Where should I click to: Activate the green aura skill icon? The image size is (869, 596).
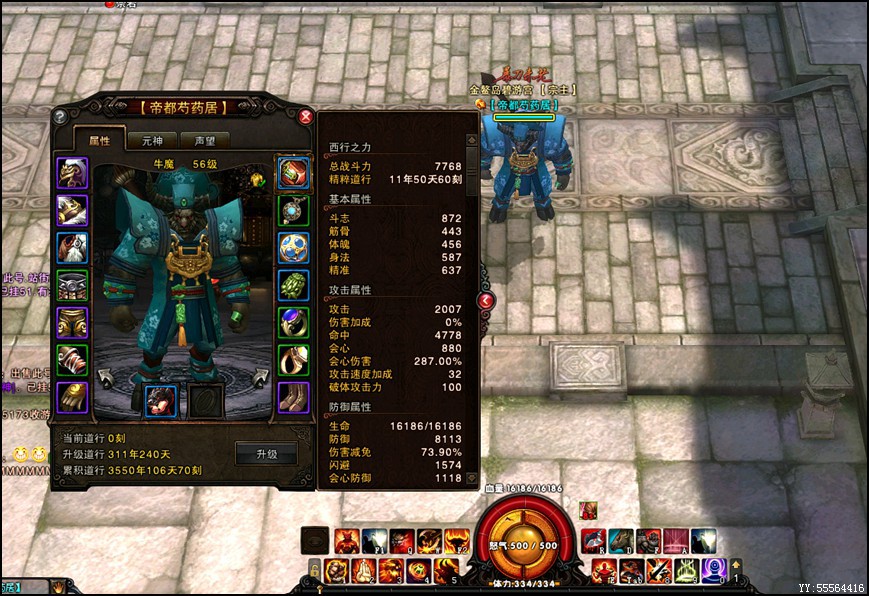(685, 570)
